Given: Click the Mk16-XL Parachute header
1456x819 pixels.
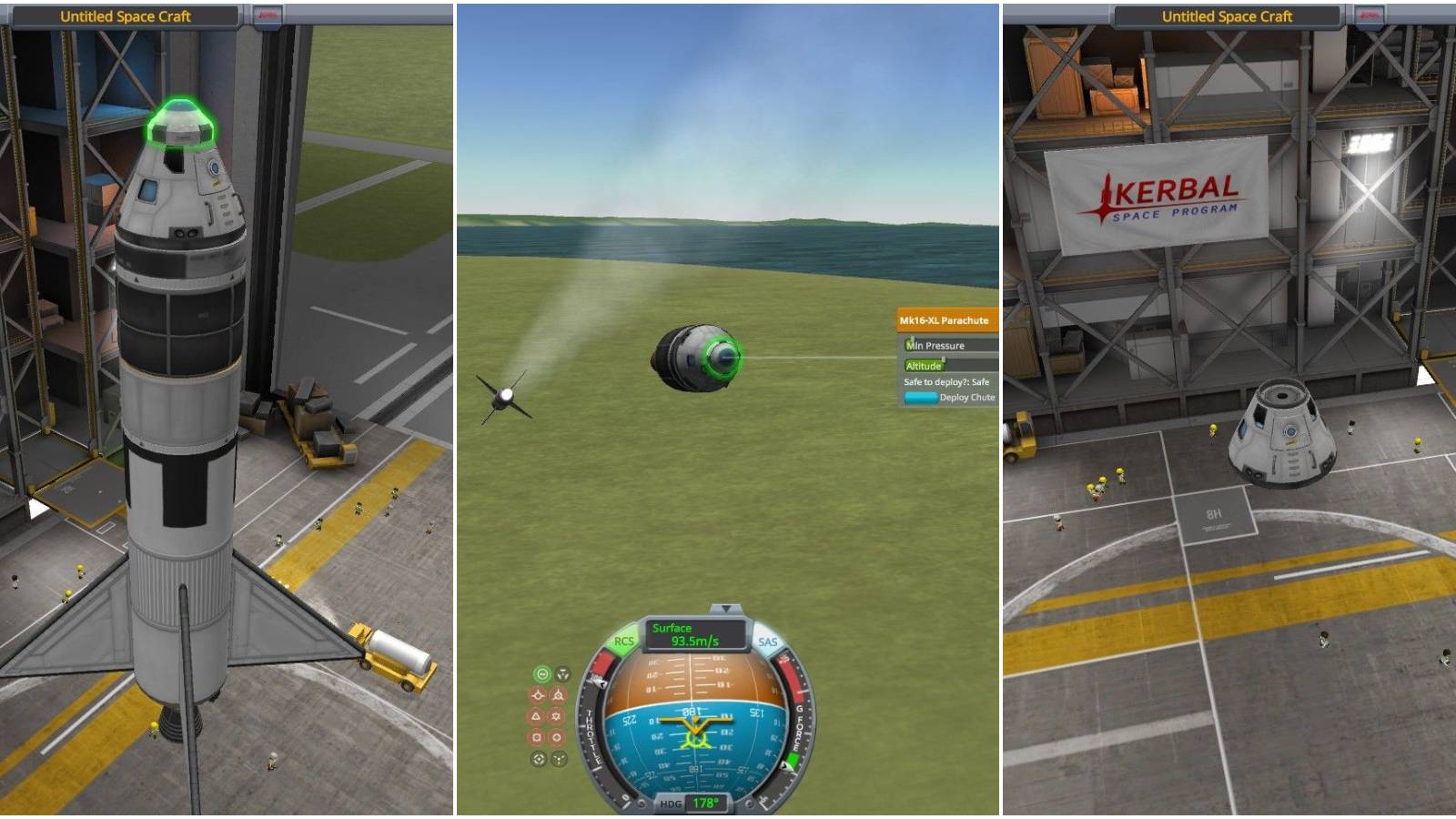Looking at the screenshot, I should pos(946,320).
